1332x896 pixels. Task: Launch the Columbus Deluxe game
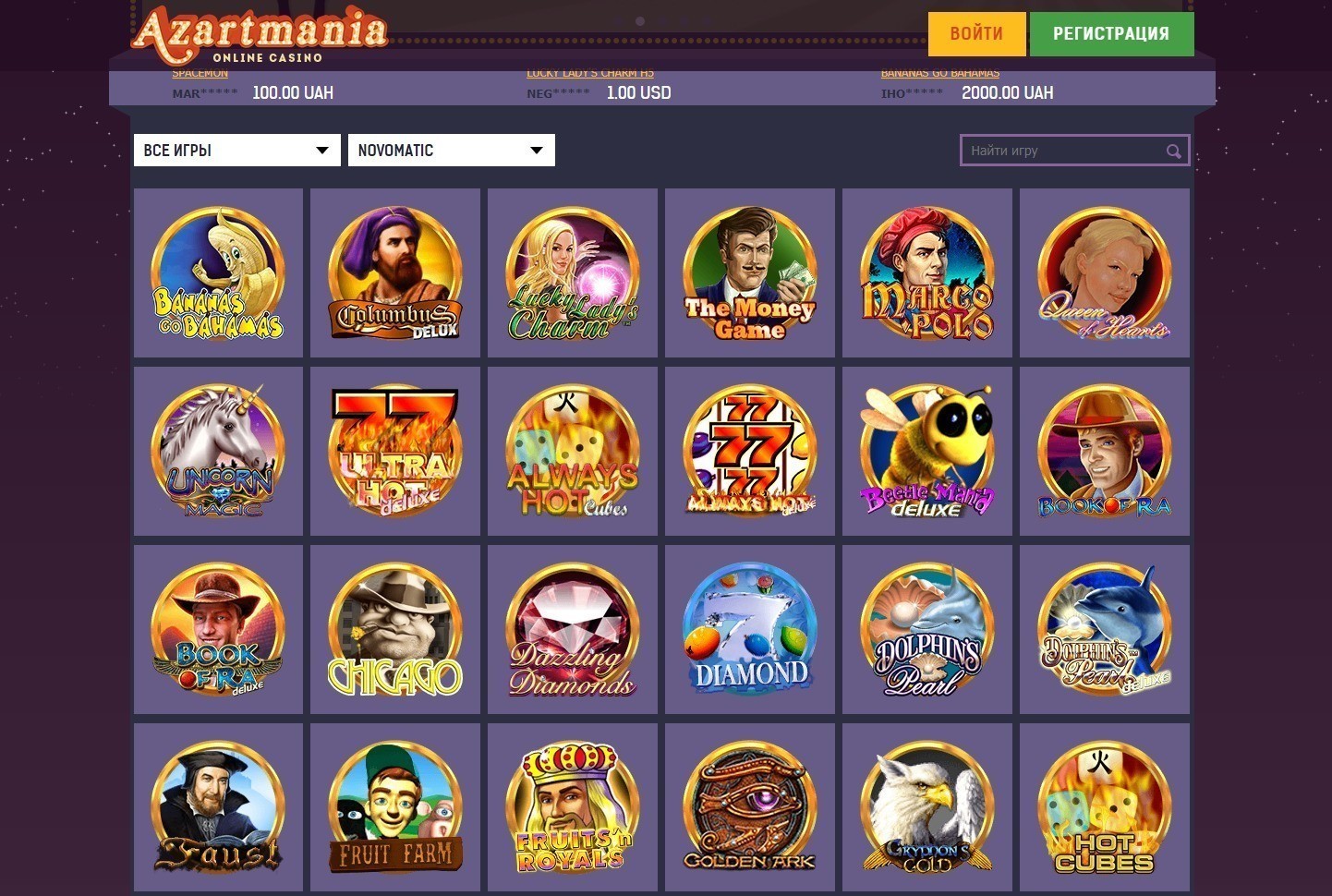[395, 272]
